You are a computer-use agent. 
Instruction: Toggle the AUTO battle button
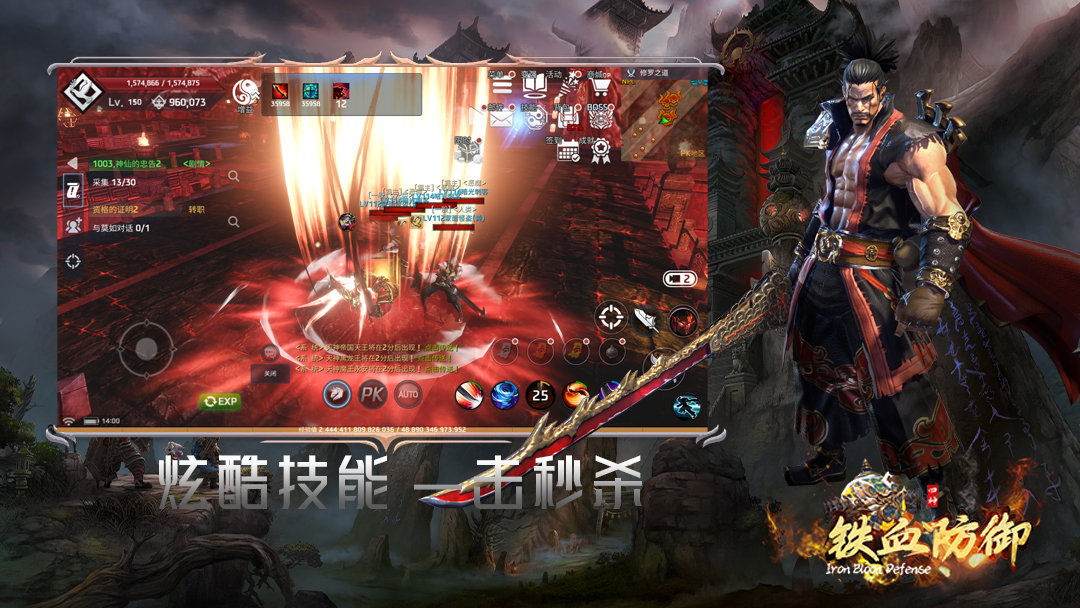point(408,394)
